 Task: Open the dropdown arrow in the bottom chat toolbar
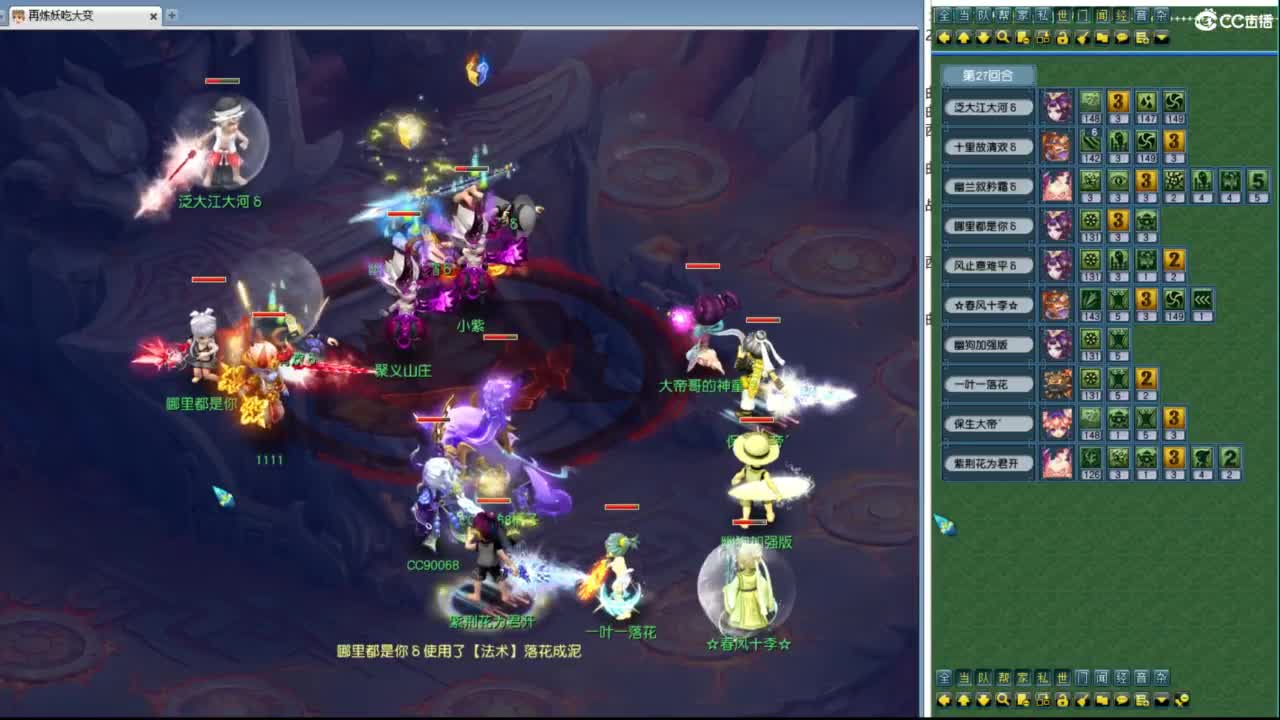click(1161, 701)
